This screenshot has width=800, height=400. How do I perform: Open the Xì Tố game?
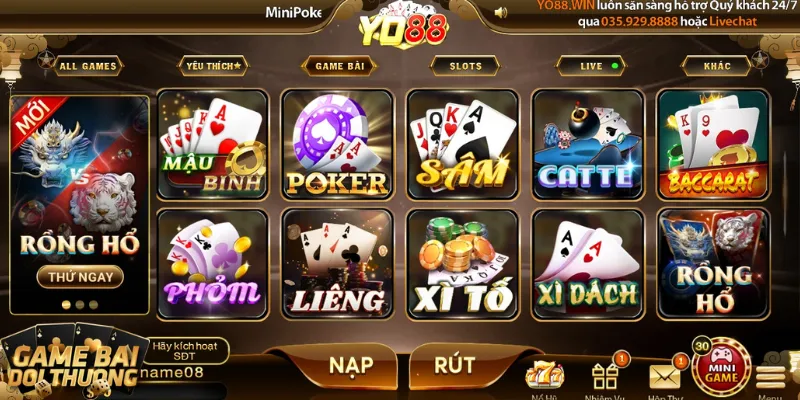(462, 263)
